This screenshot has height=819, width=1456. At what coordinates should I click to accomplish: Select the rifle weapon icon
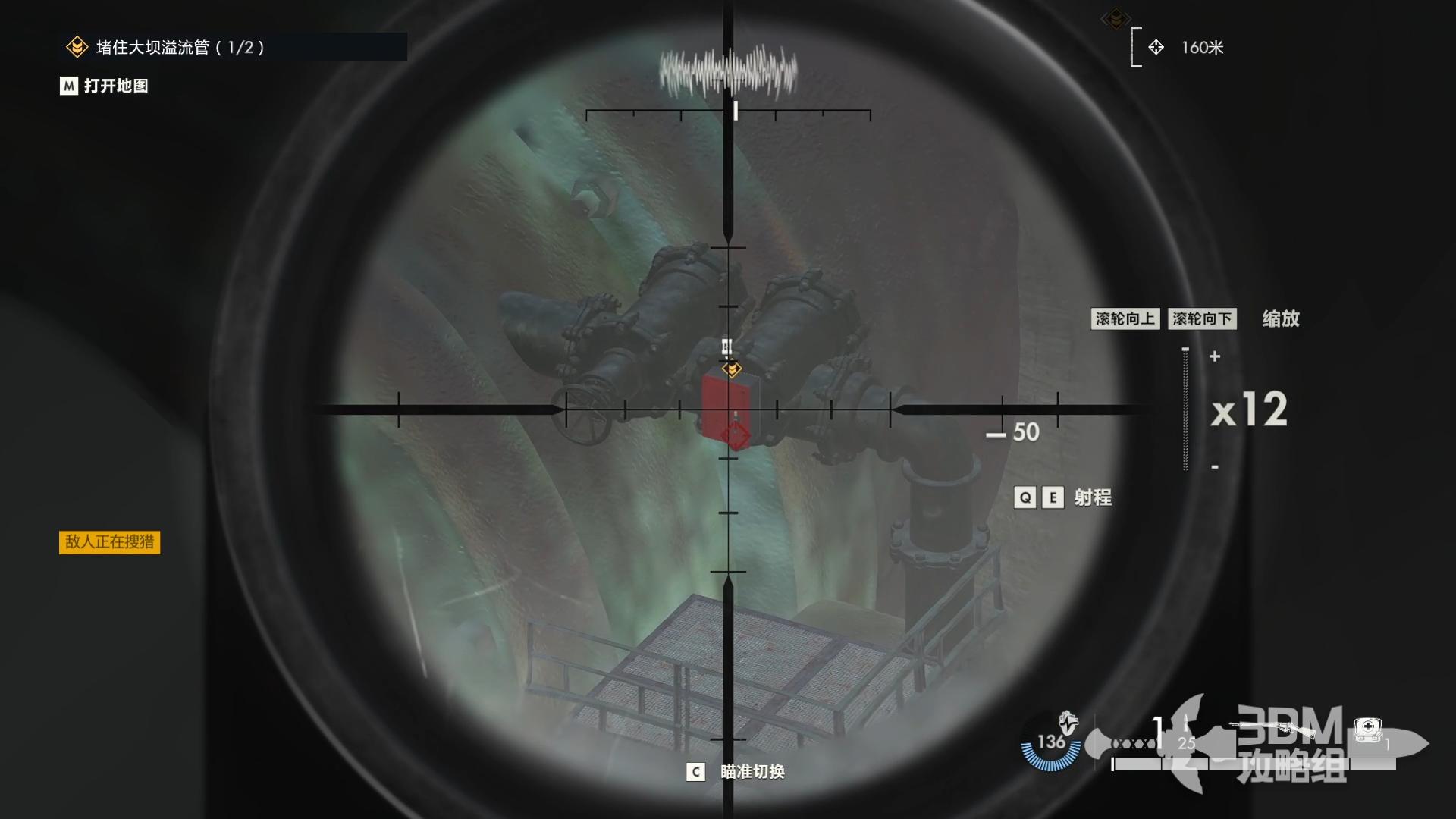1272,729
